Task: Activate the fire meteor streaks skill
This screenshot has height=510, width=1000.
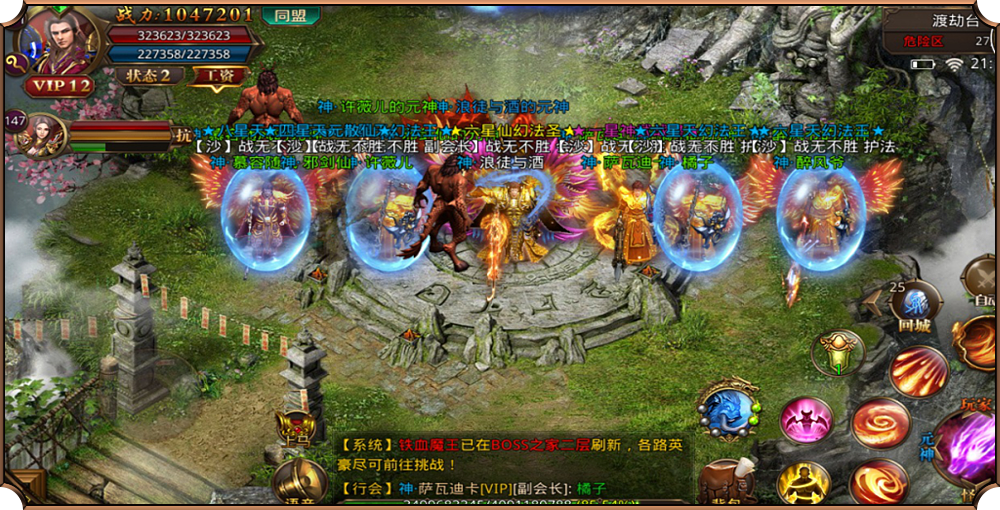Action: [919, 371]
